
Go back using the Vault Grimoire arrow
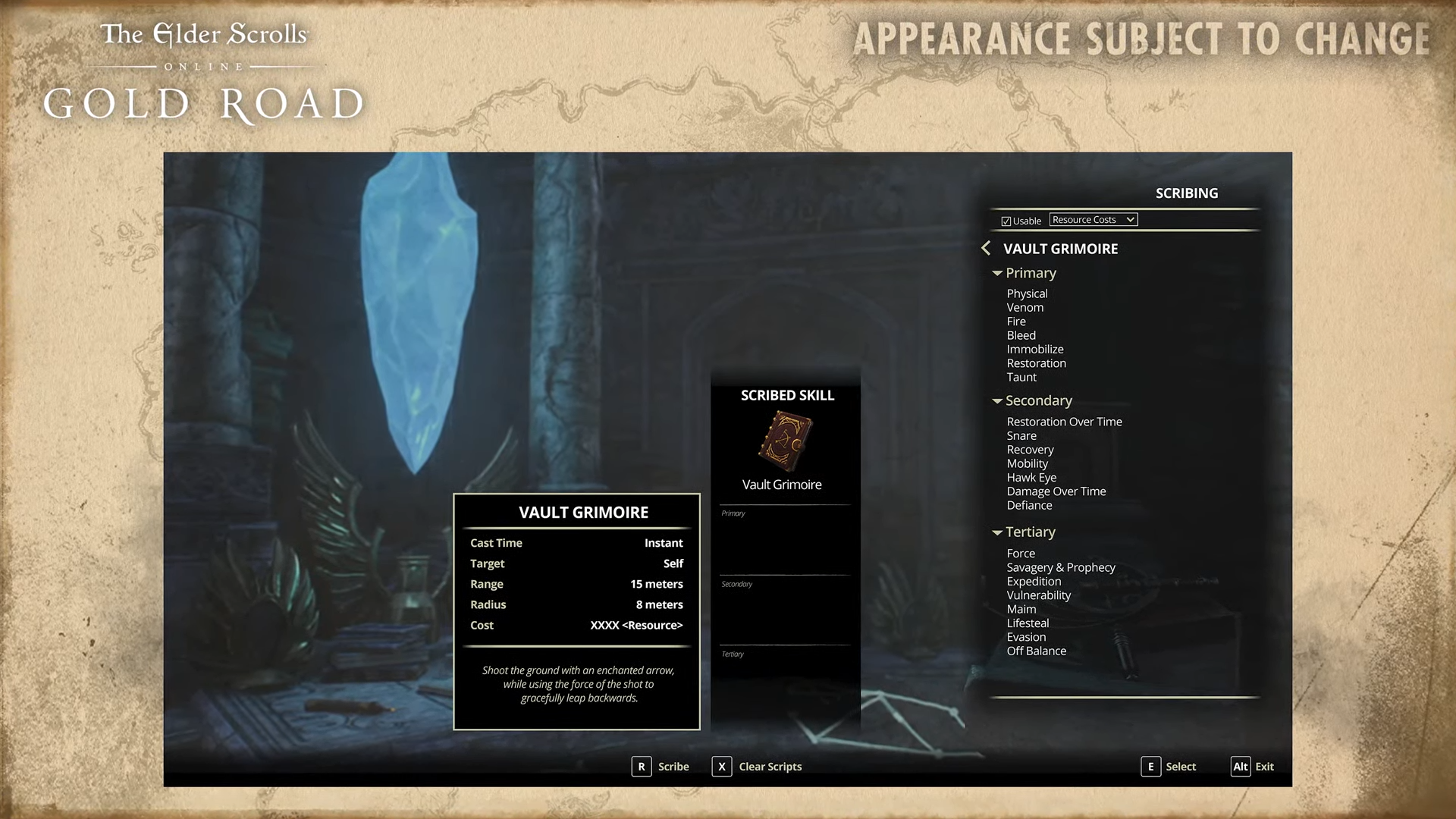pyautogui.click(x=986, y=248)
